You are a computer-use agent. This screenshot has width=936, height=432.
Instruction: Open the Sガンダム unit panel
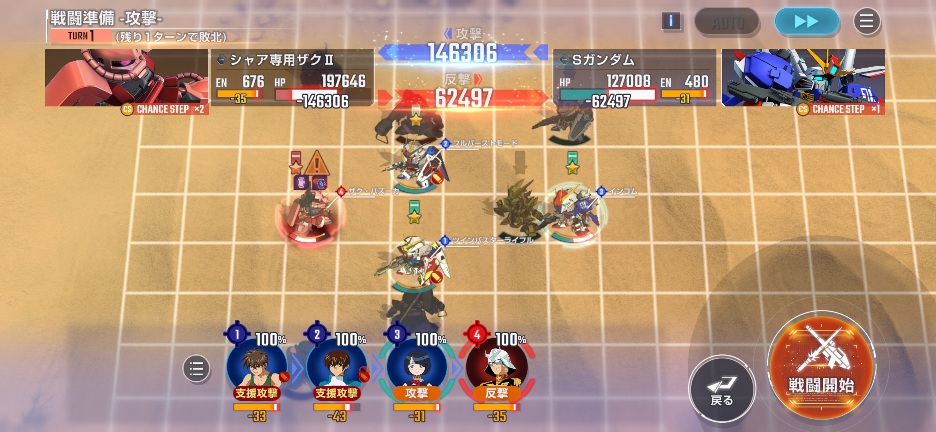[x=634, y=78]
